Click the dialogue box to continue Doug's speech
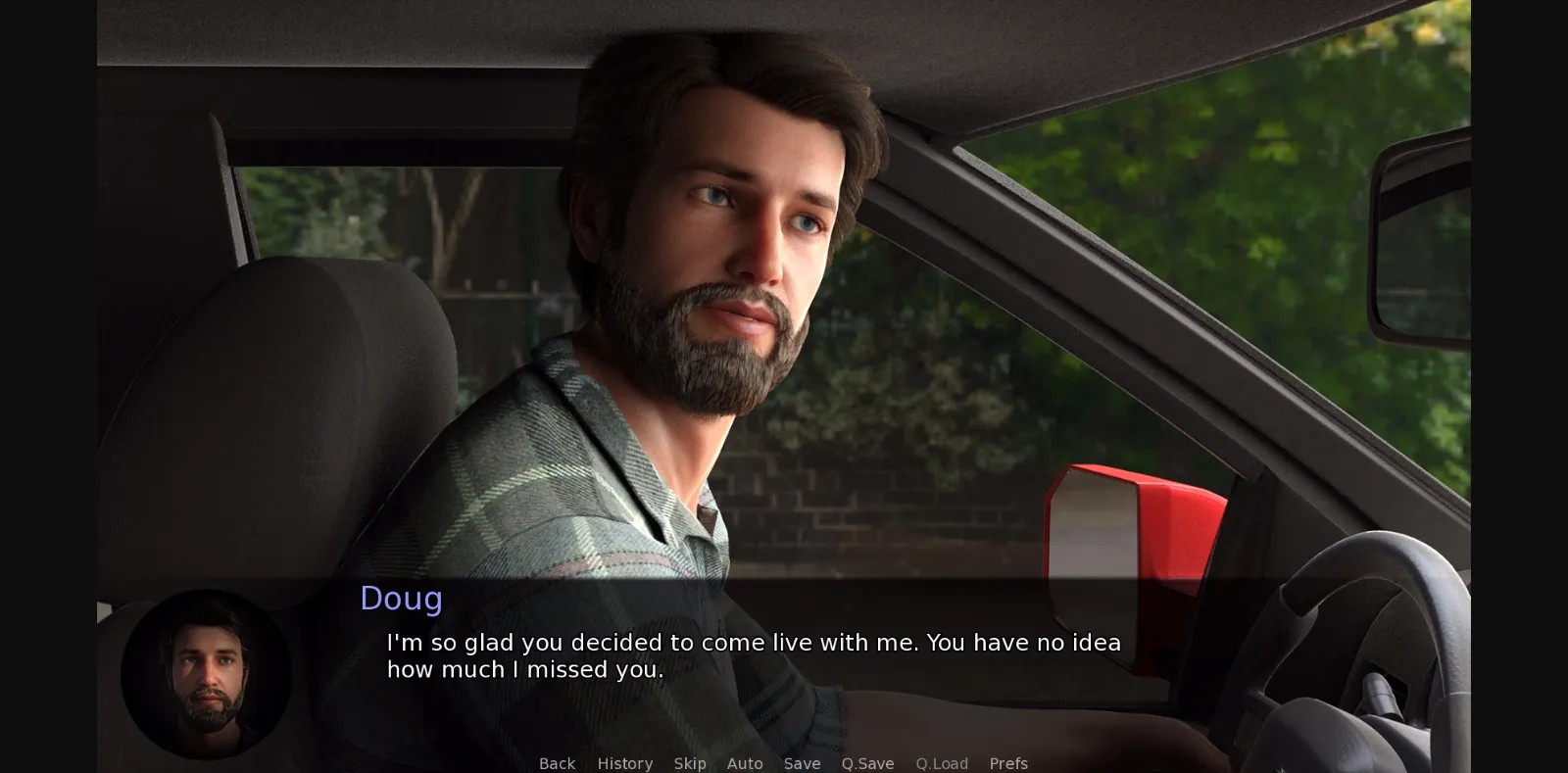This screenshot has height=773, width=1568. point(755,656)
